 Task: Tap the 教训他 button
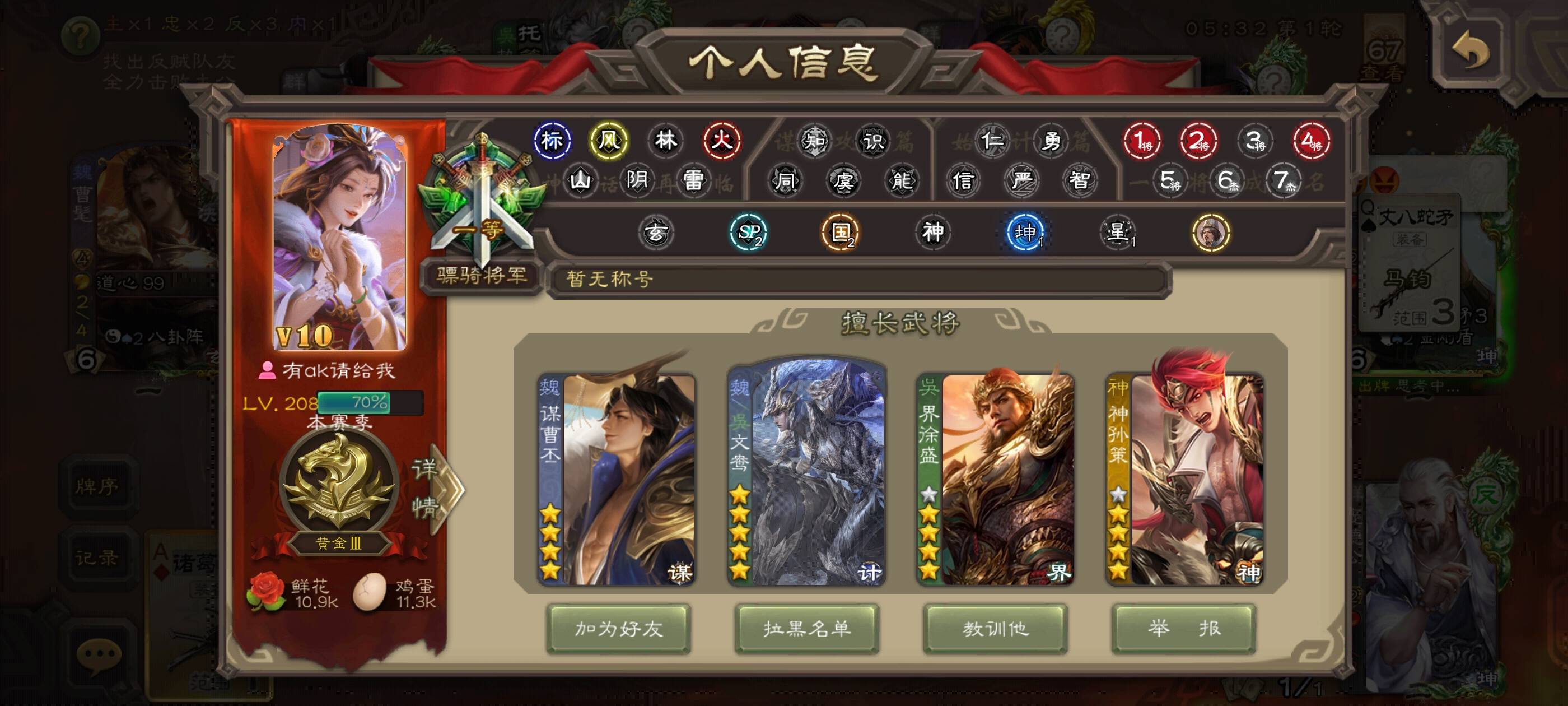[995, 629]
